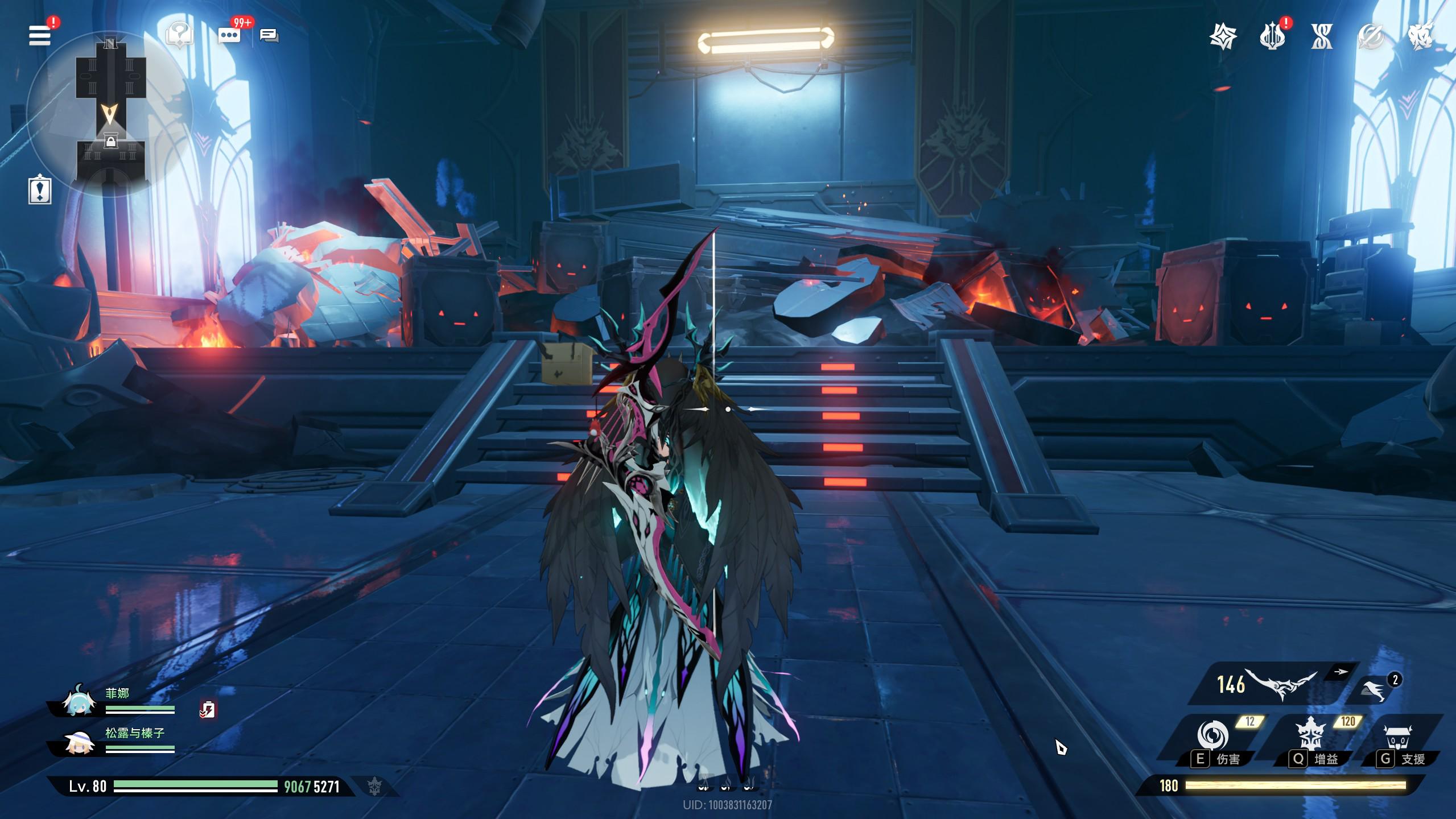Open the question-mark guide book icon
This screenshot has height=819, width=1456.
click(179, 35)
